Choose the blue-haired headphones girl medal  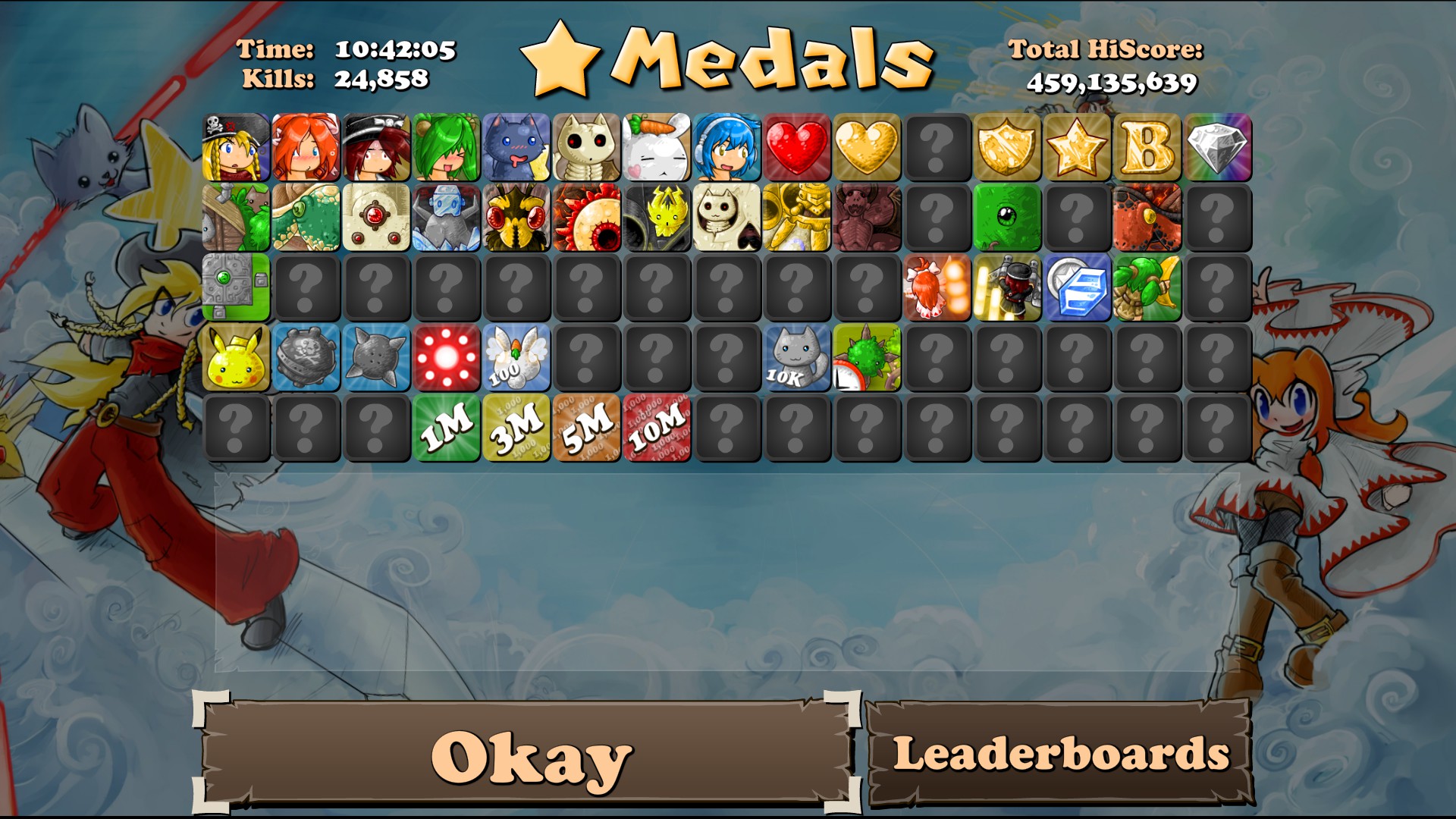pos(726,147)
